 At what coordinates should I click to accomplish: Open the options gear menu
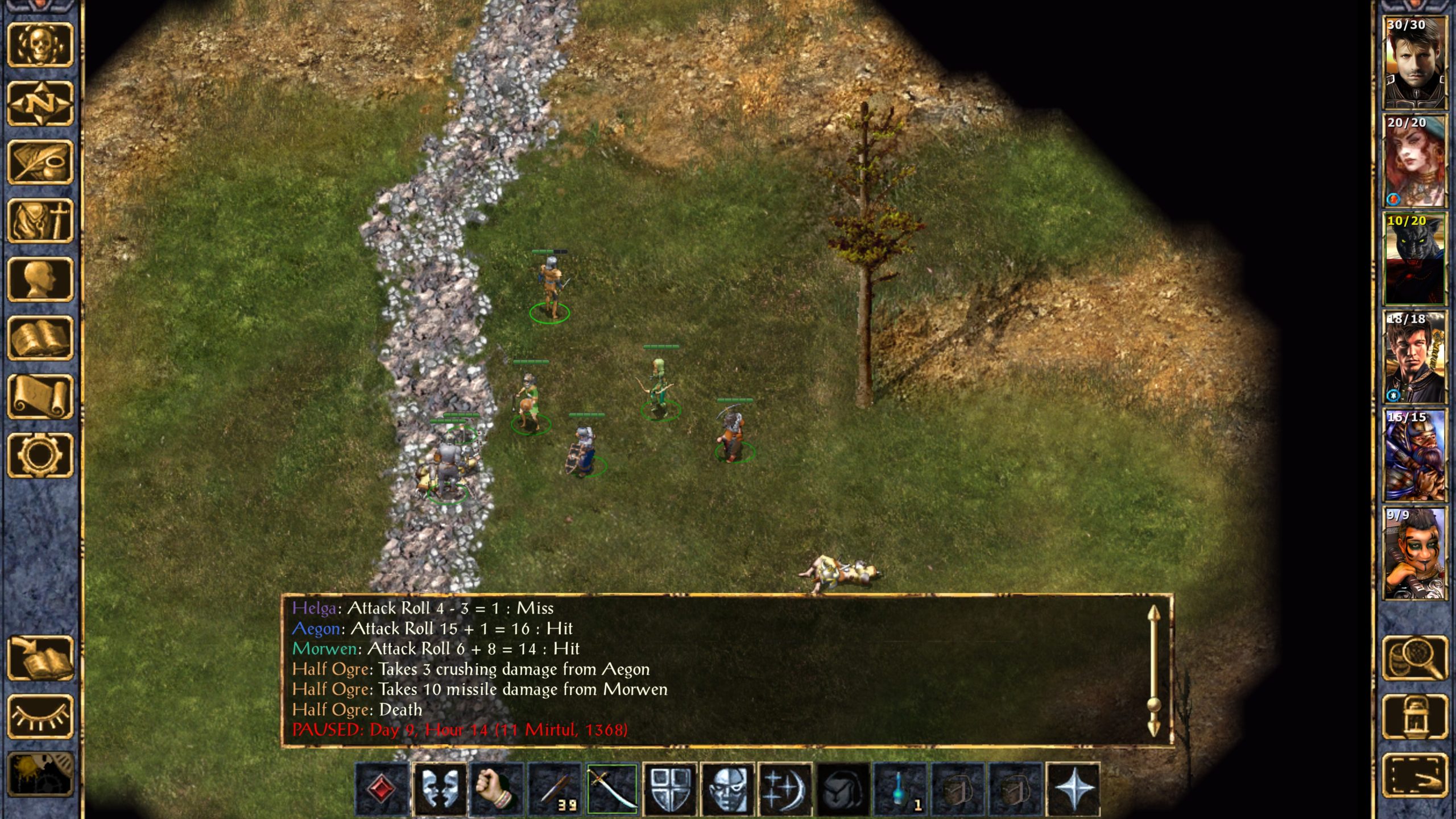pos(40,455)
